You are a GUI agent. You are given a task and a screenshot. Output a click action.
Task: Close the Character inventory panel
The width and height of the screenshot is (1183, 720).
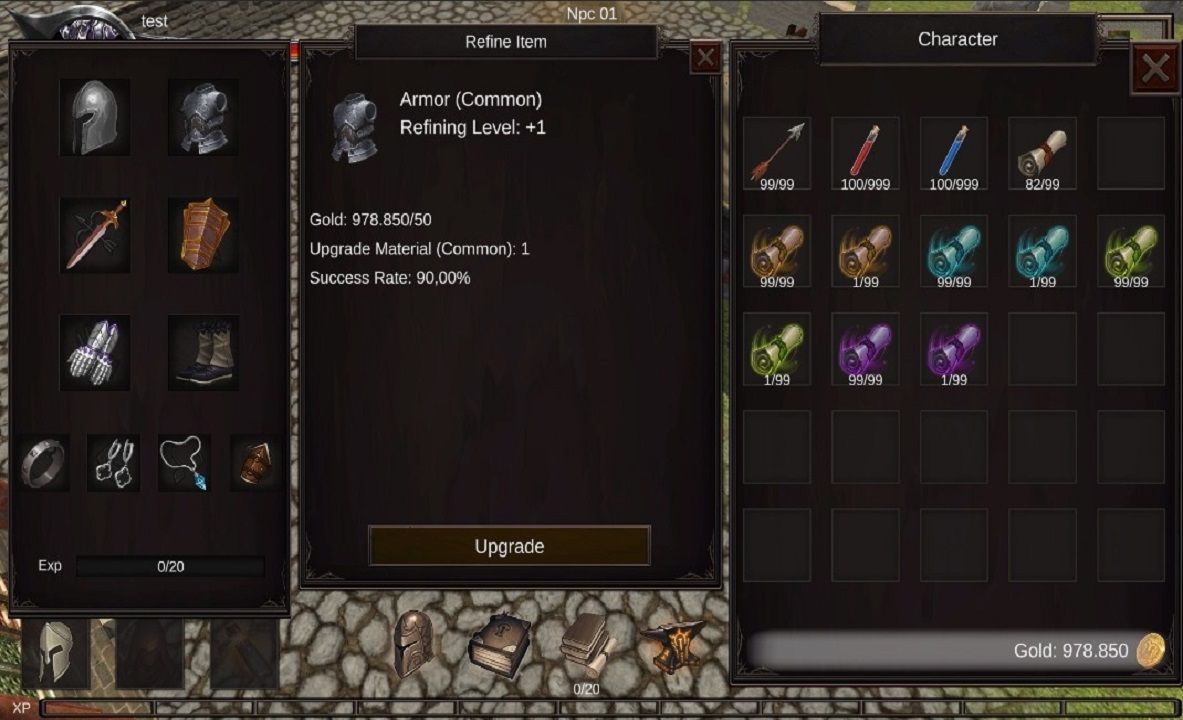[x=1155, y=68]
